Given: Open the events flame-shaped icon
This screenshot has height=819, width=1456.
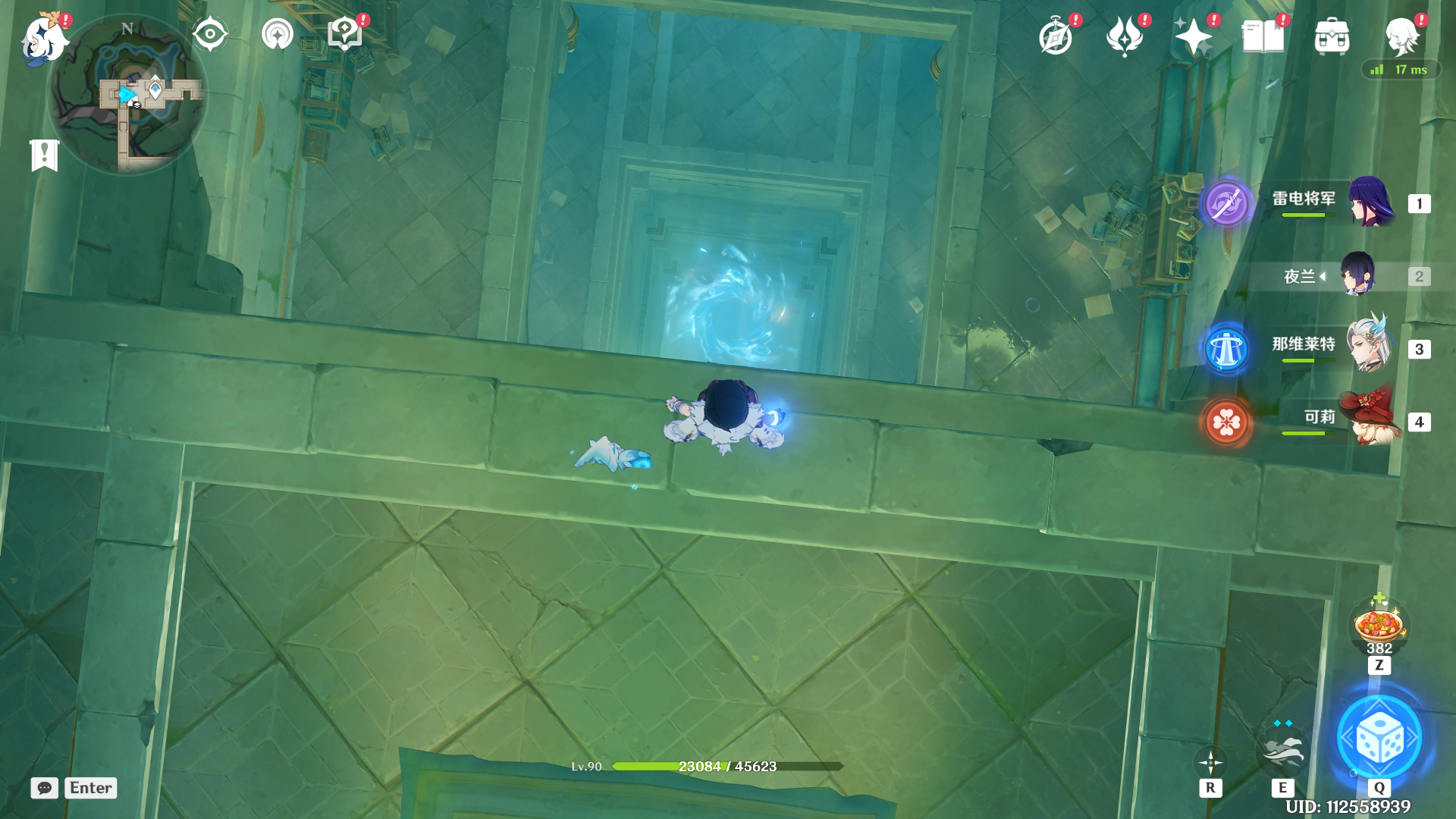Looking at the screenshot, I should click(x=1125, y=36).
